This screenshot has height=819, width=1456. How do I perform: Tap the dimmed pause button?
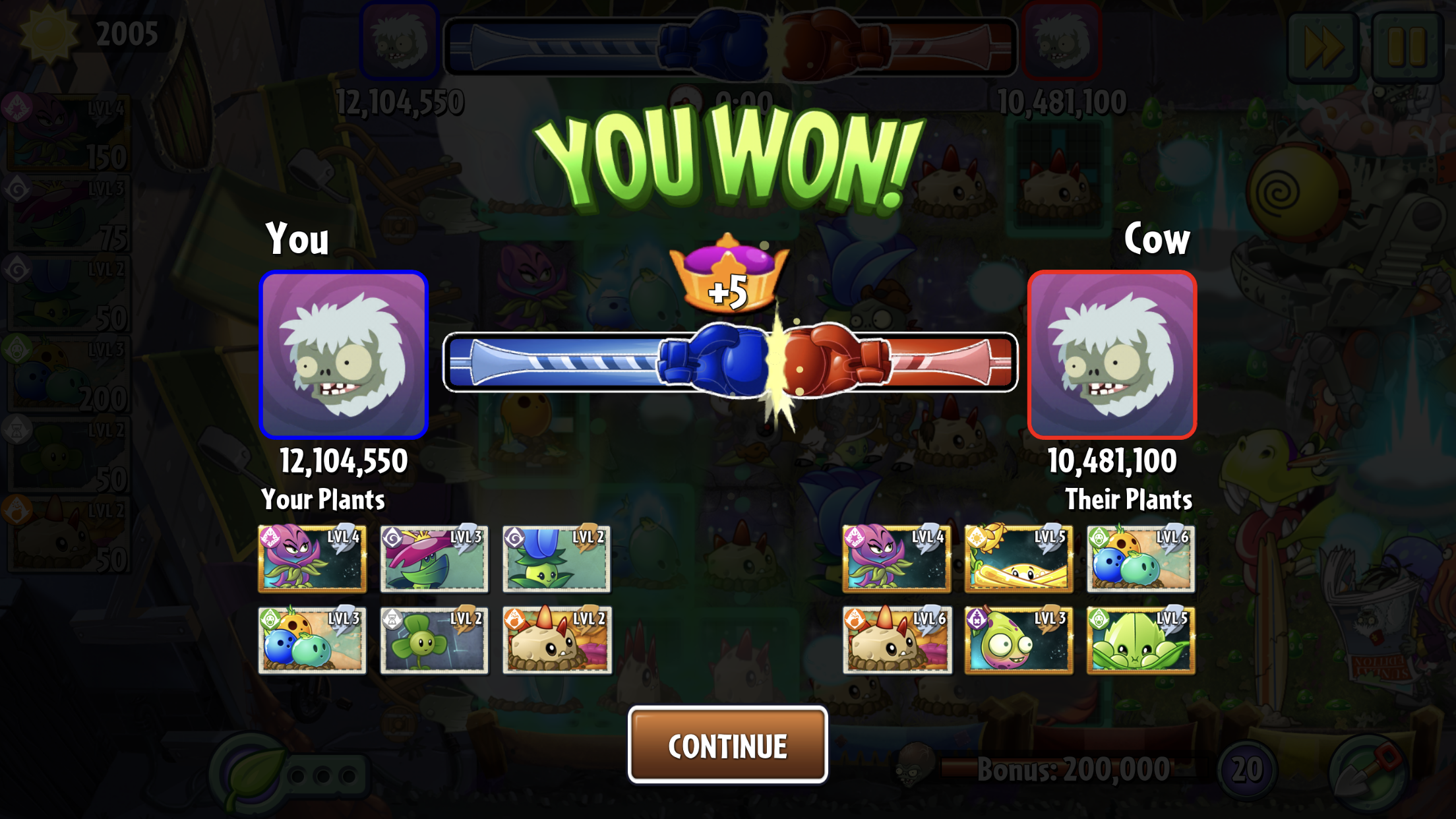point(1407,47)
